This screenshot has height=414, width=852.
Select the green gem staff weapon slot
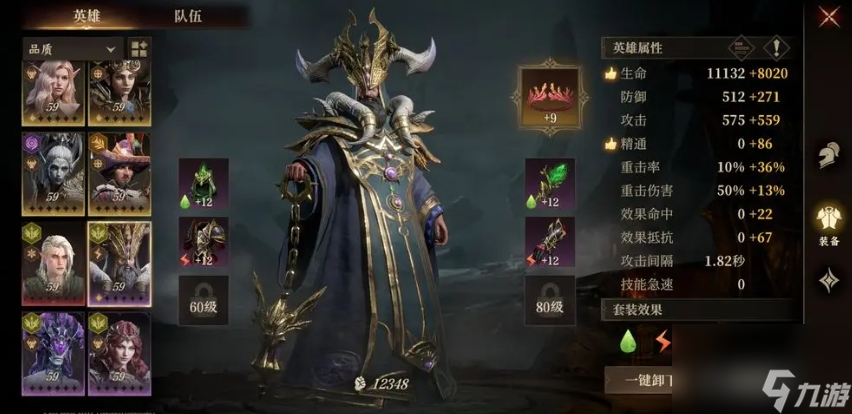click(550, 183)
